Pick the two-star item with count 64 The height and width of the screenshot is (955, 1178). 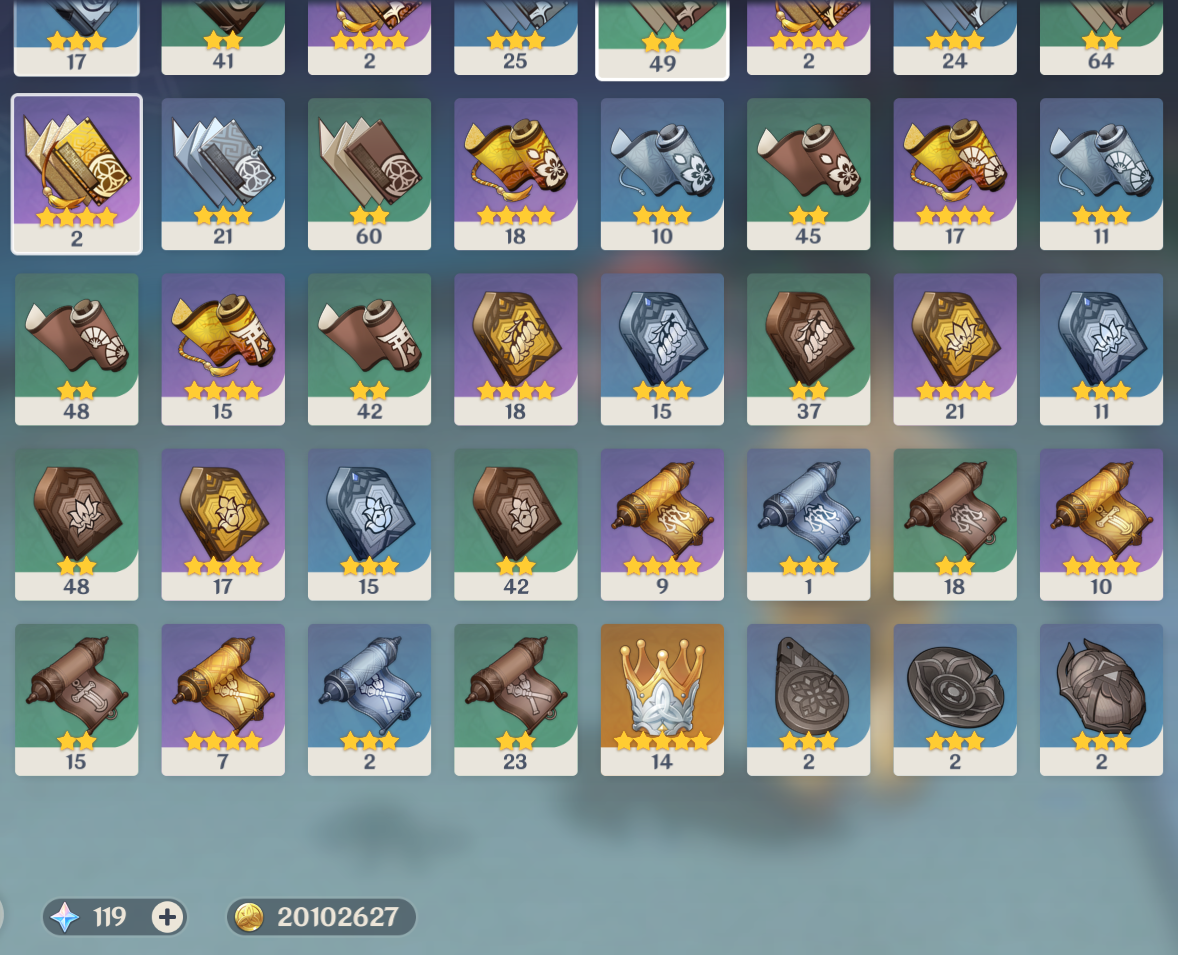point(1101,35)
